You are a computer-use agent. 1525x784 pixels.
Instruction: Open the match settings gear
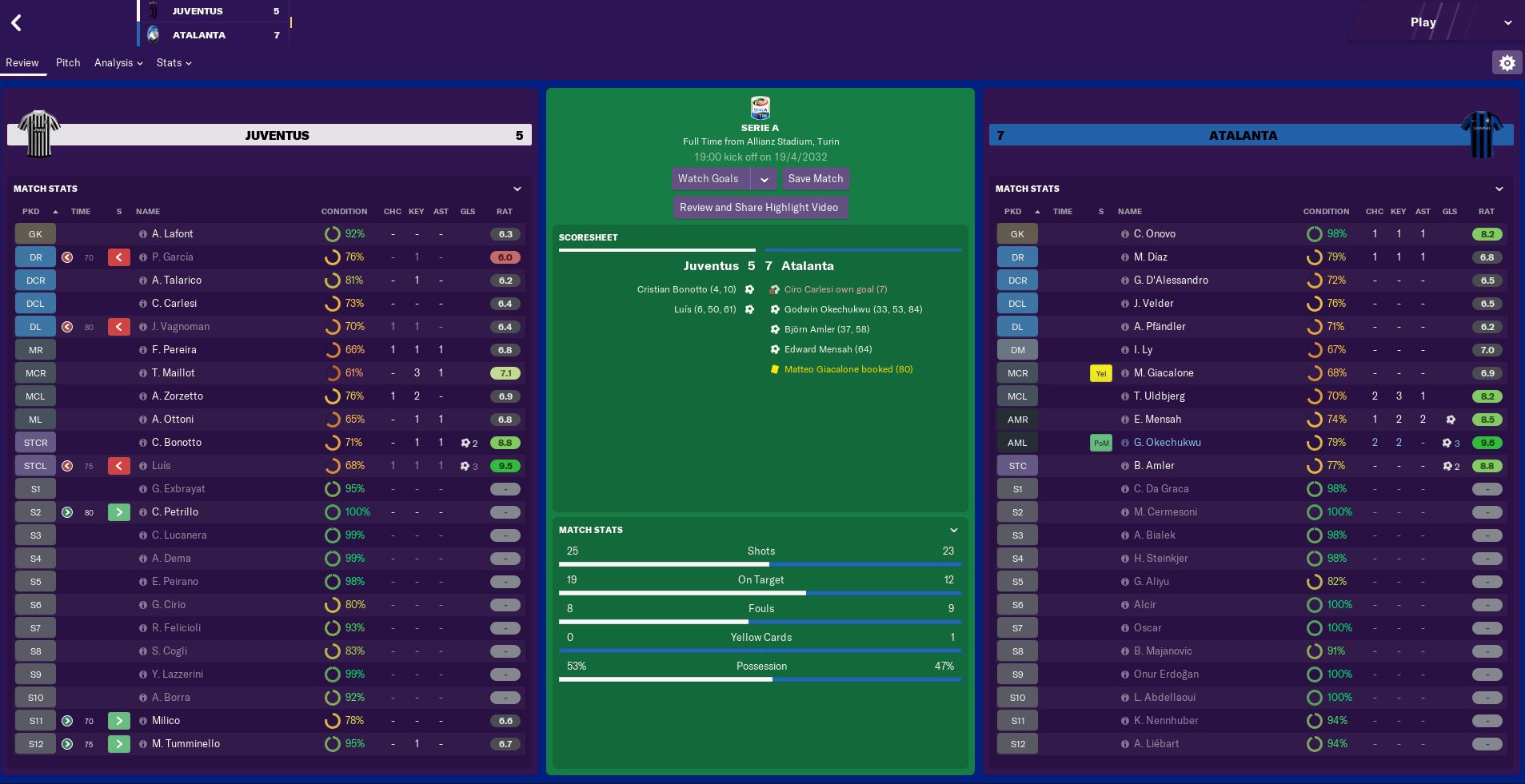(1507, 62)
